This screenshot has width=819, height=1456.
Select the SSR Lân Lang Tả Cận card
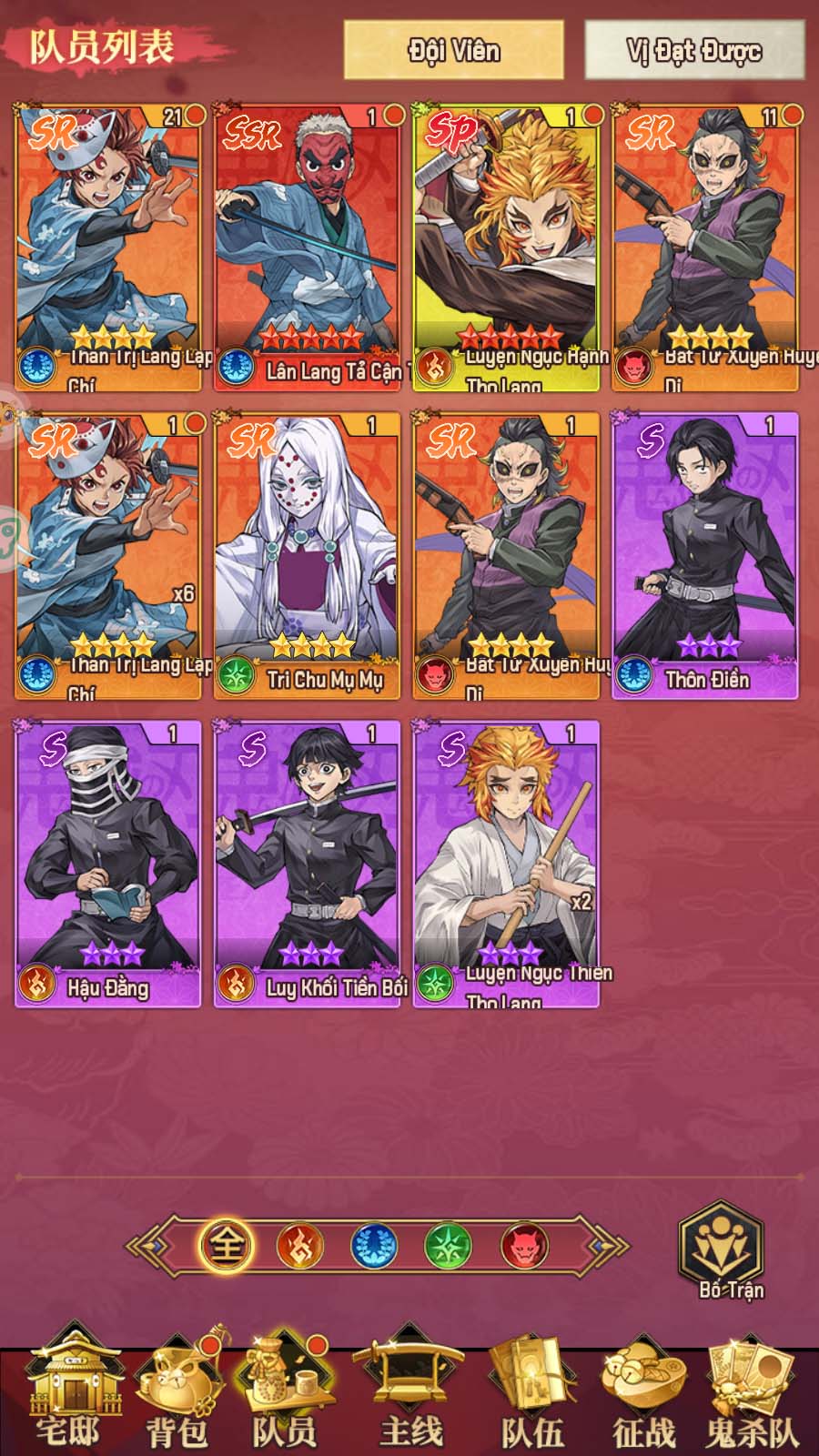pyautogui.click(x=308, y=246)
